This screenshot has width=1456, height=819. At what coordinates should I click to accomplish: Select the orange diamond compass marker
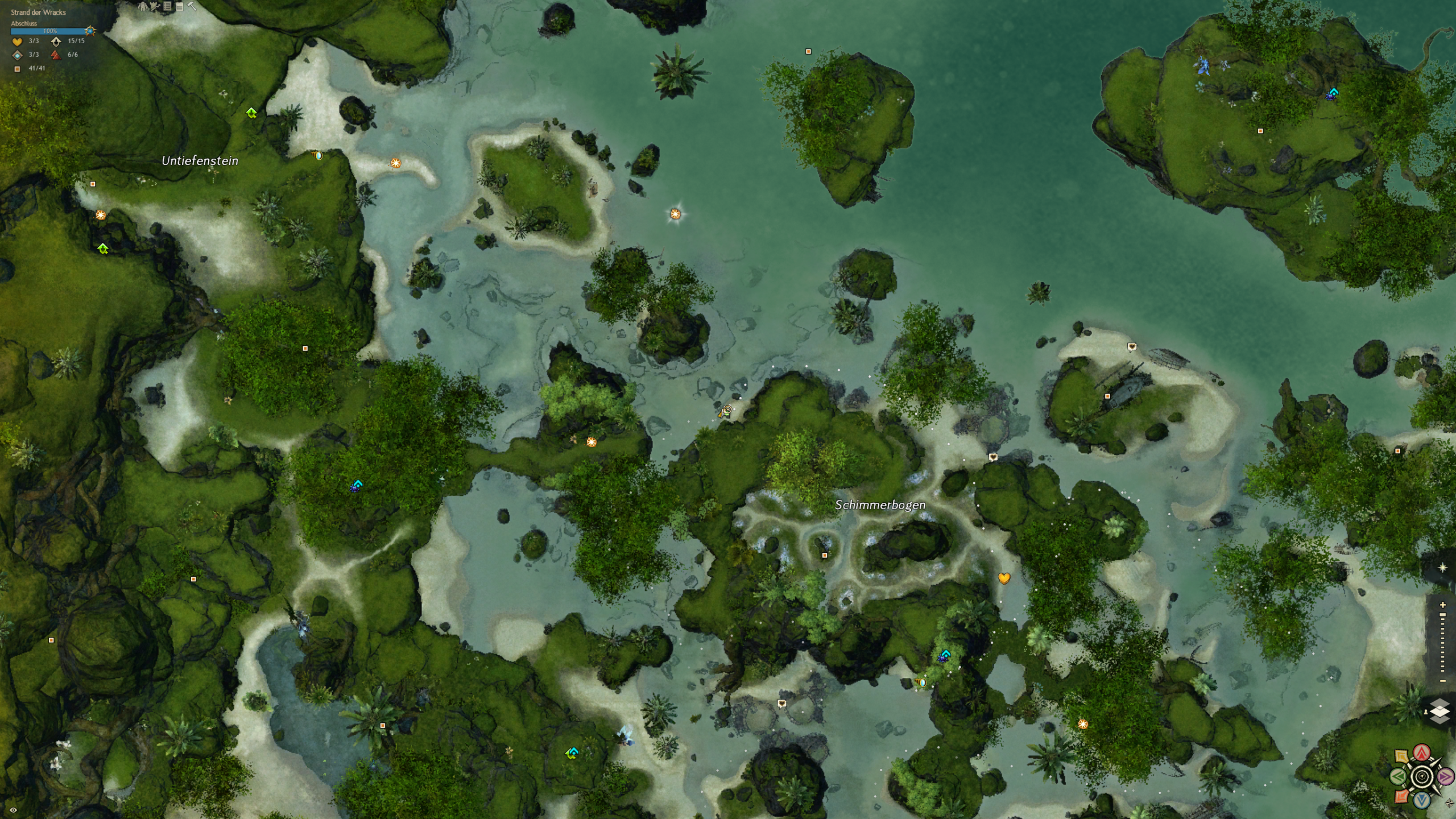click(x=1402, y=796)
